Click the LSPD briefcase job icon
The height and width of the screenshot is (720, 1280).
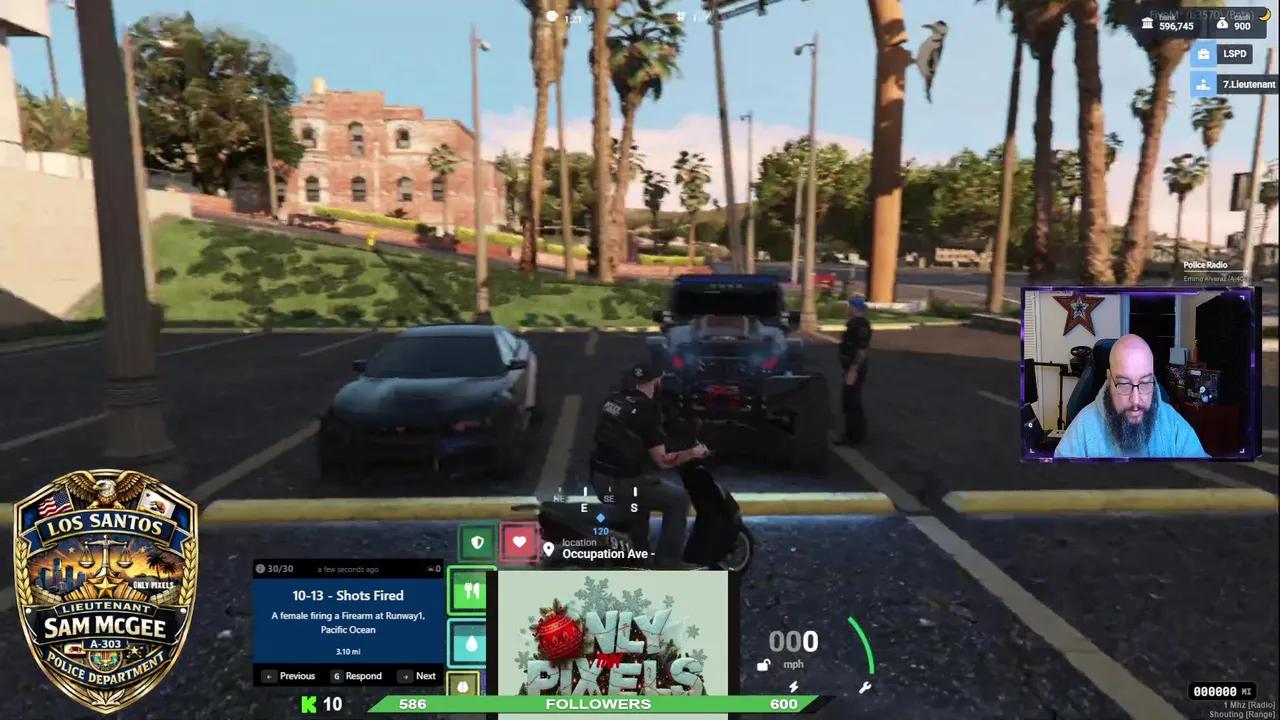click(x=1204, y=53)
